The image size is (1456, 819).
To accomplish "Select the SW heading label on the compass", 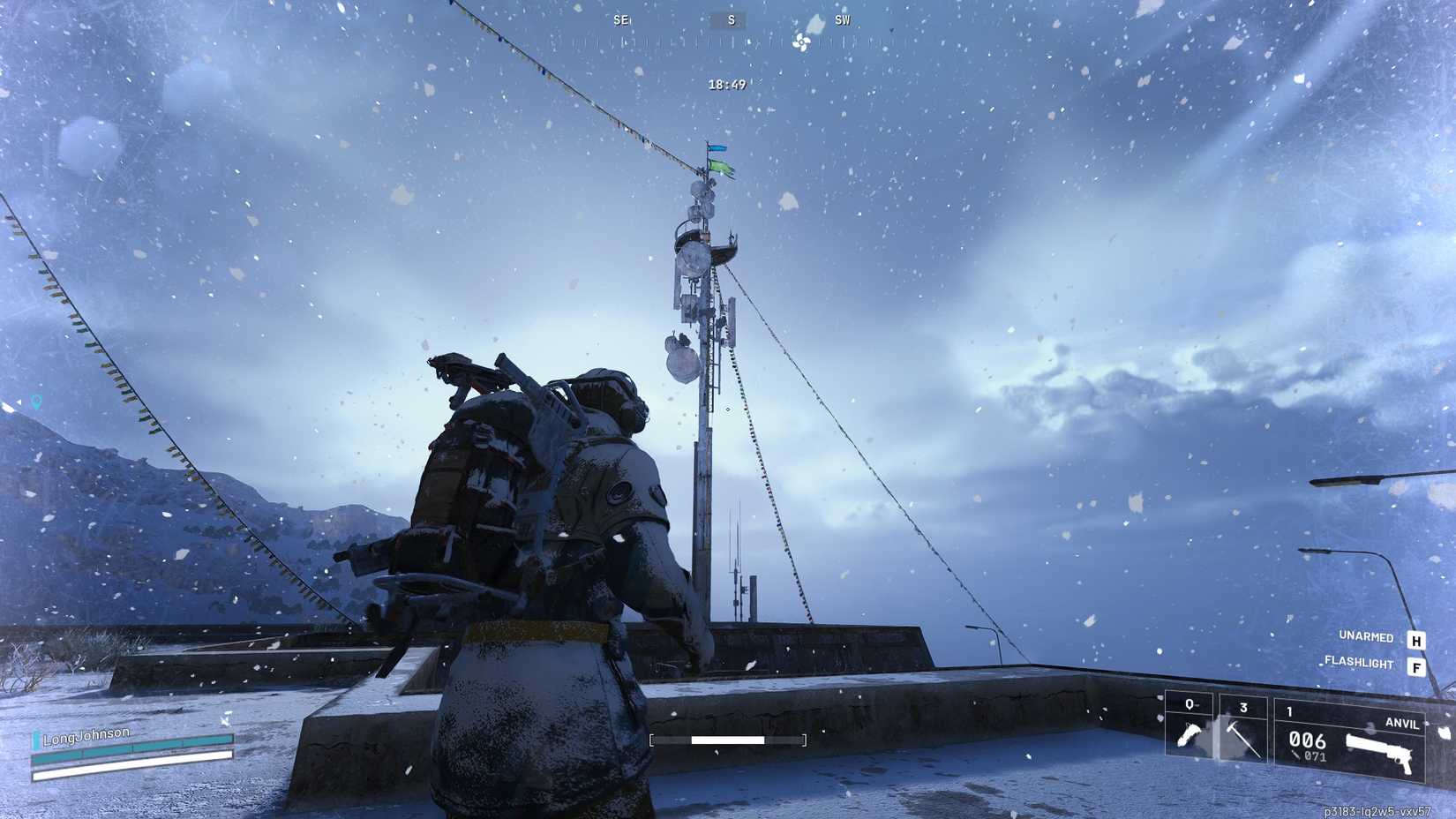I will click(841, 19).
